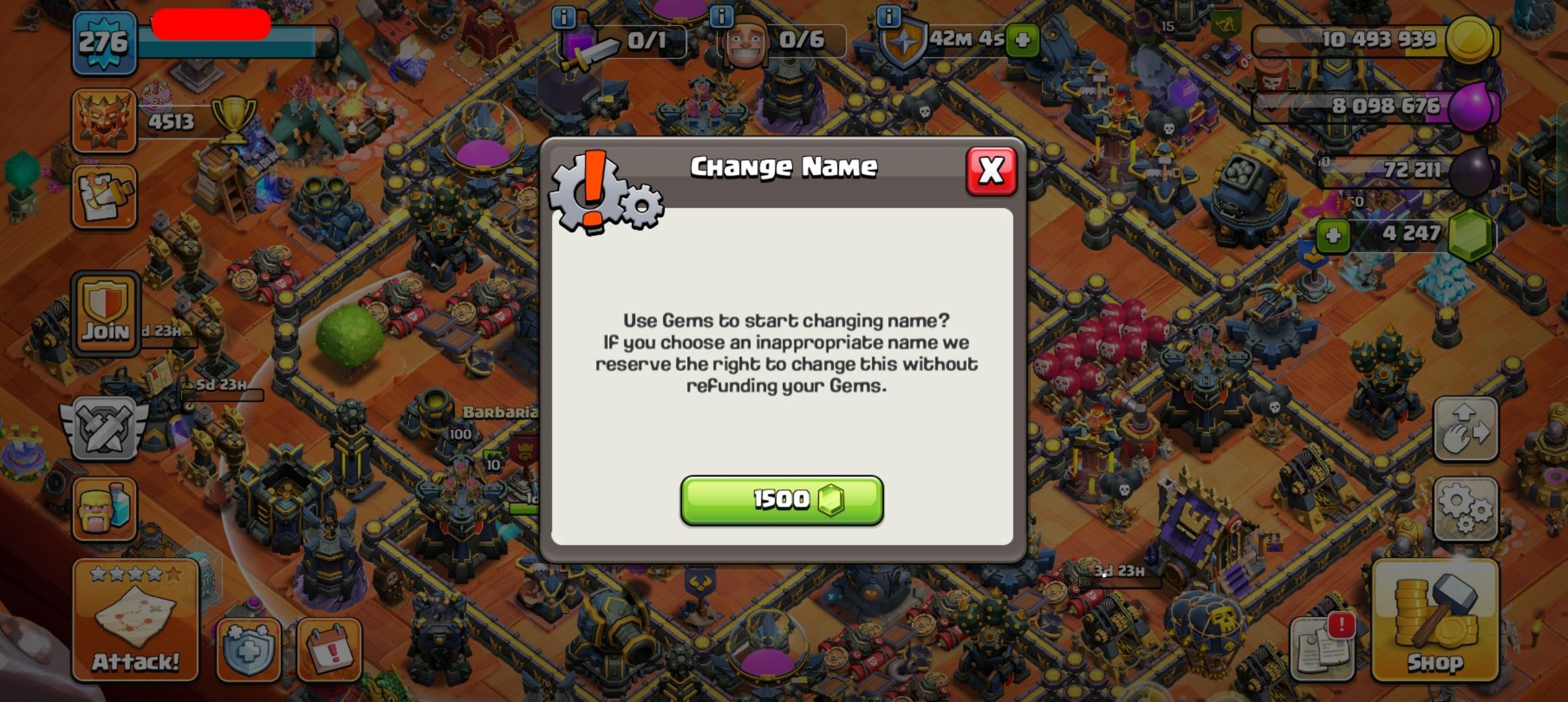Open the puzzle piece button
This screenshot has height=702, width=1568.
104,196
